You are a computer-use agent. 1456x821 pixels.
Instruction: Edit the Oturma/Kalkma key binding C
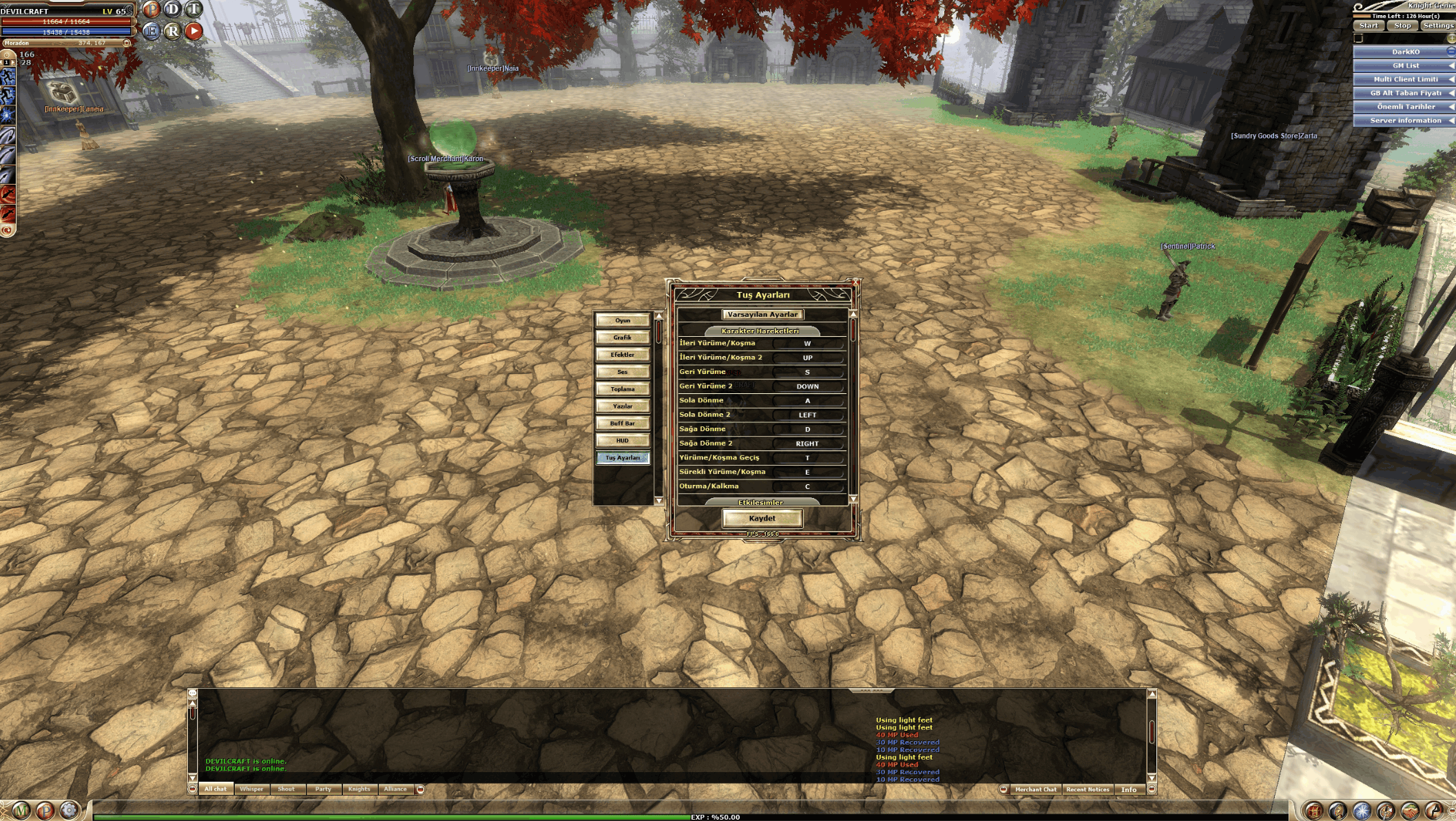[807, 487]
